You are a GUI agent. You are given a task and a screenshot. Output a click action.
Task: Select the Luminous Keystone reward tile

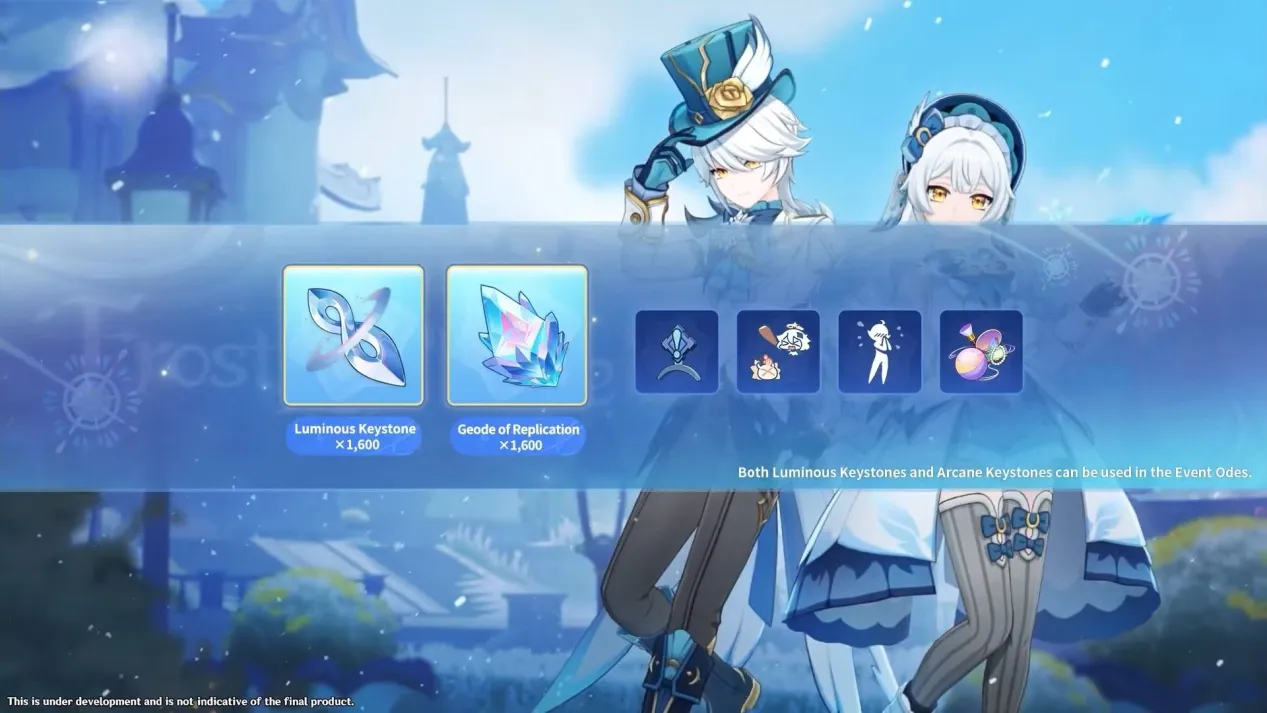point(353,335)
